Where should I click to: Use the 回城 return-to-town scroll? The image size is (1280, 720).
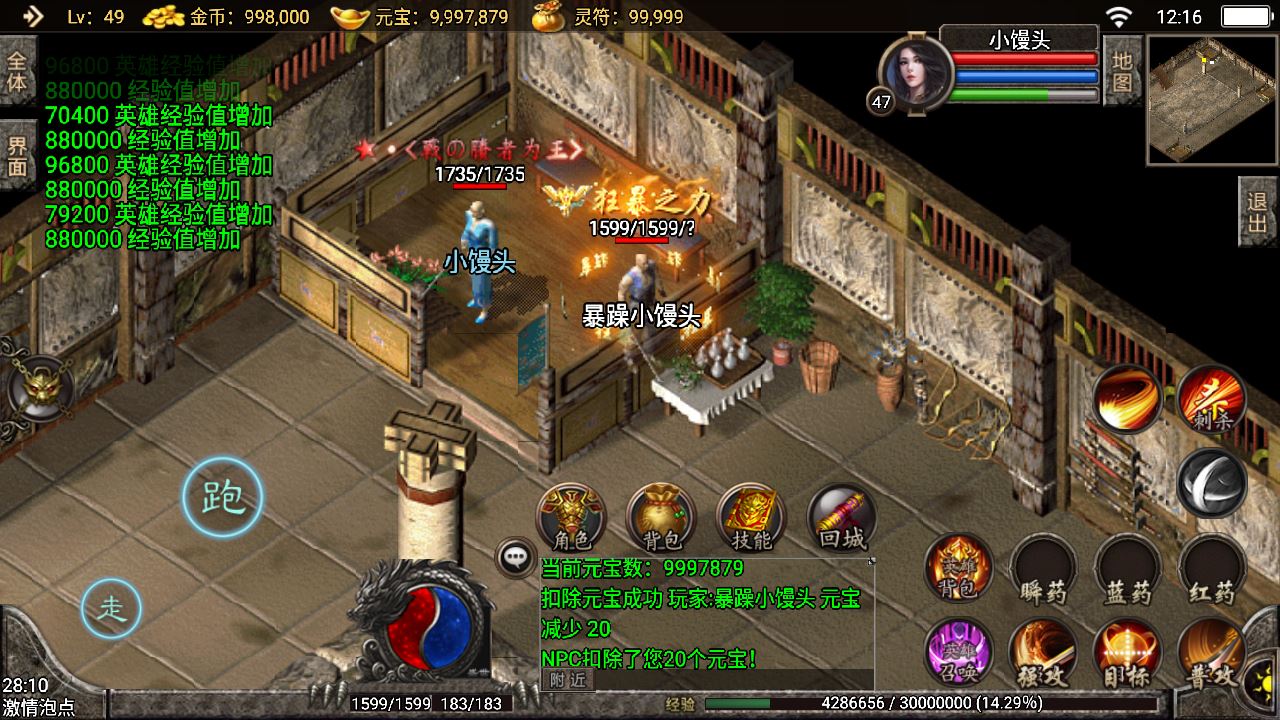point(841,518)
